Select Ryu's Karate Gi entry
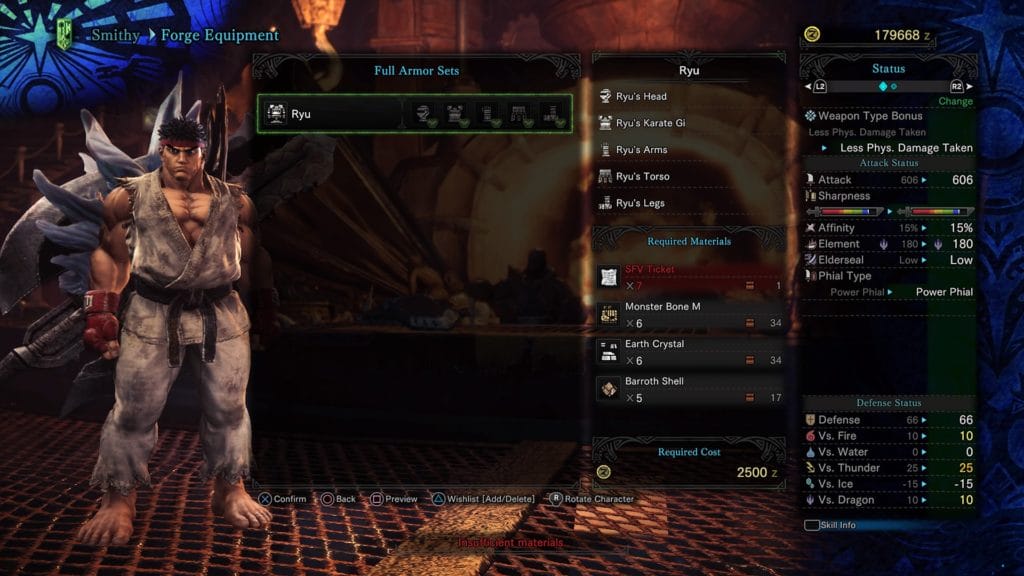The image size is (1024, 576). click(688, 123)
